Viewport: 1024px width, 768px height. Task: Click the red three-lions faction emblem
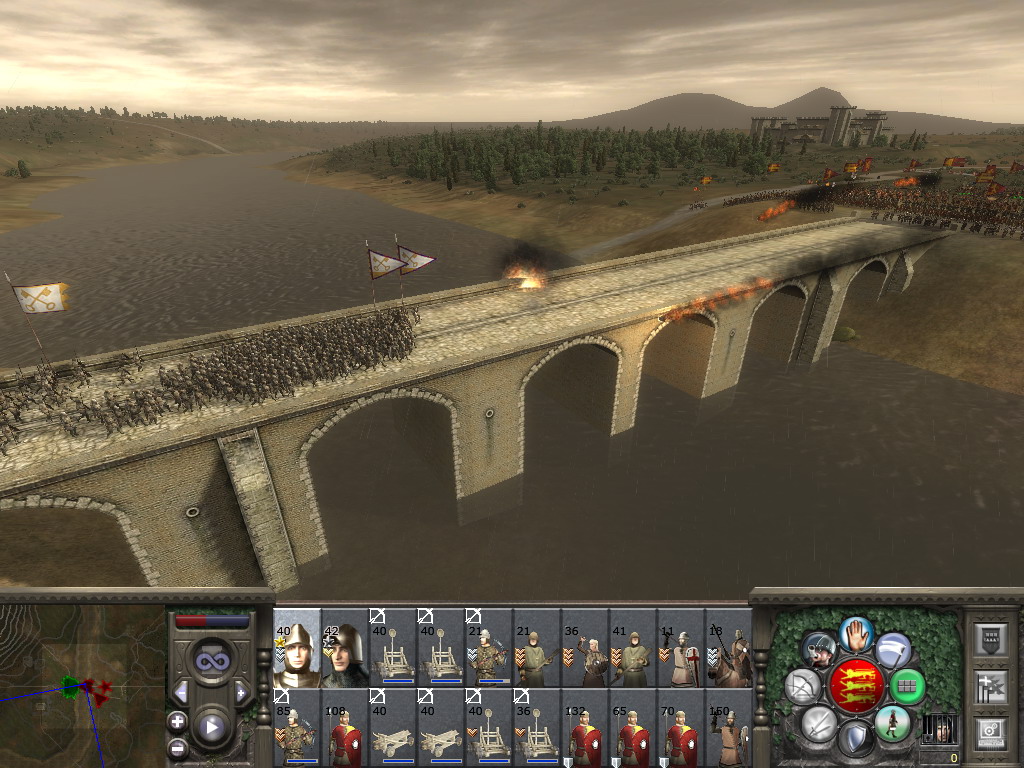pos(856,685)
